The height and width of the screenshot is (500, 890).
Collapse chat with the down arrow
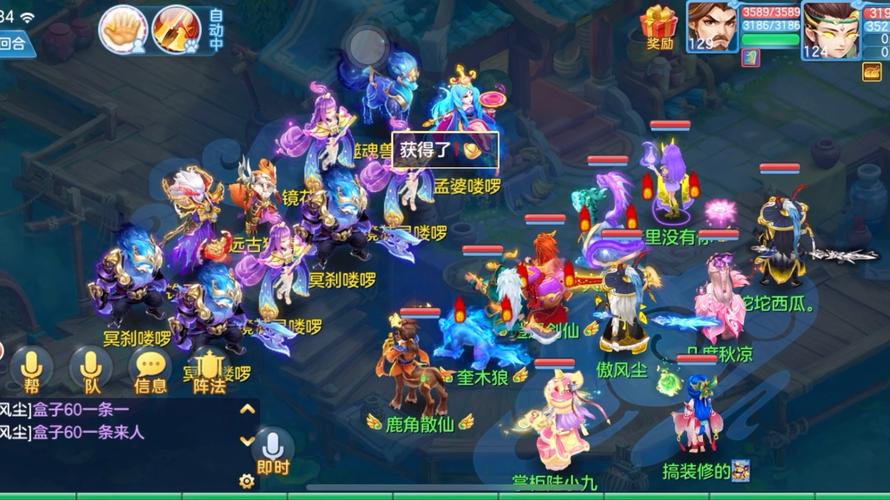(247, 440)
